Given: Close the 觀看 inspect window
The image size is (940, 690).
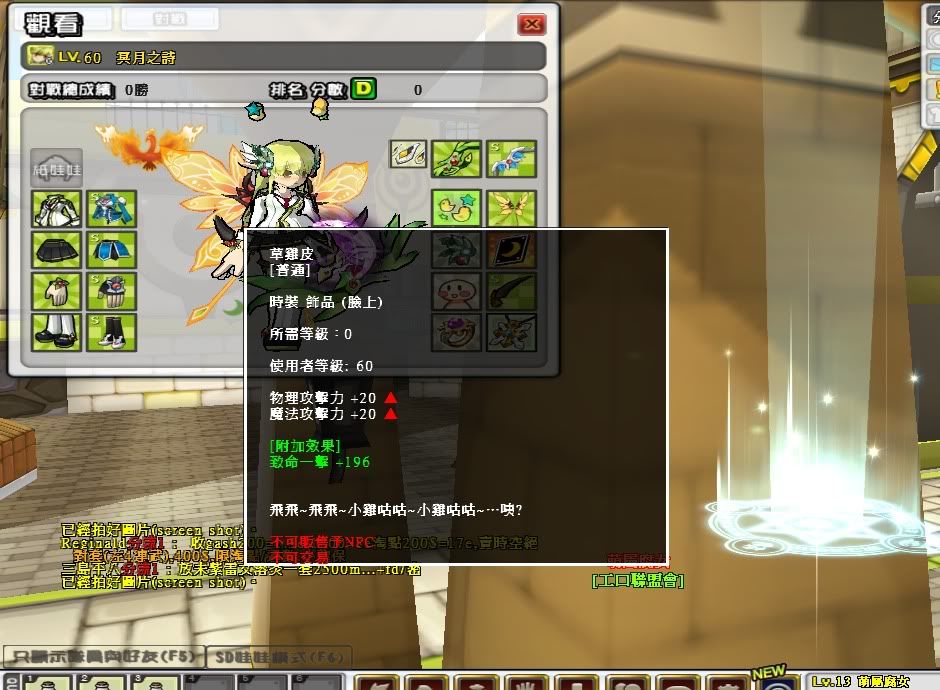Looking at the screenshot, I should (532, 24).
